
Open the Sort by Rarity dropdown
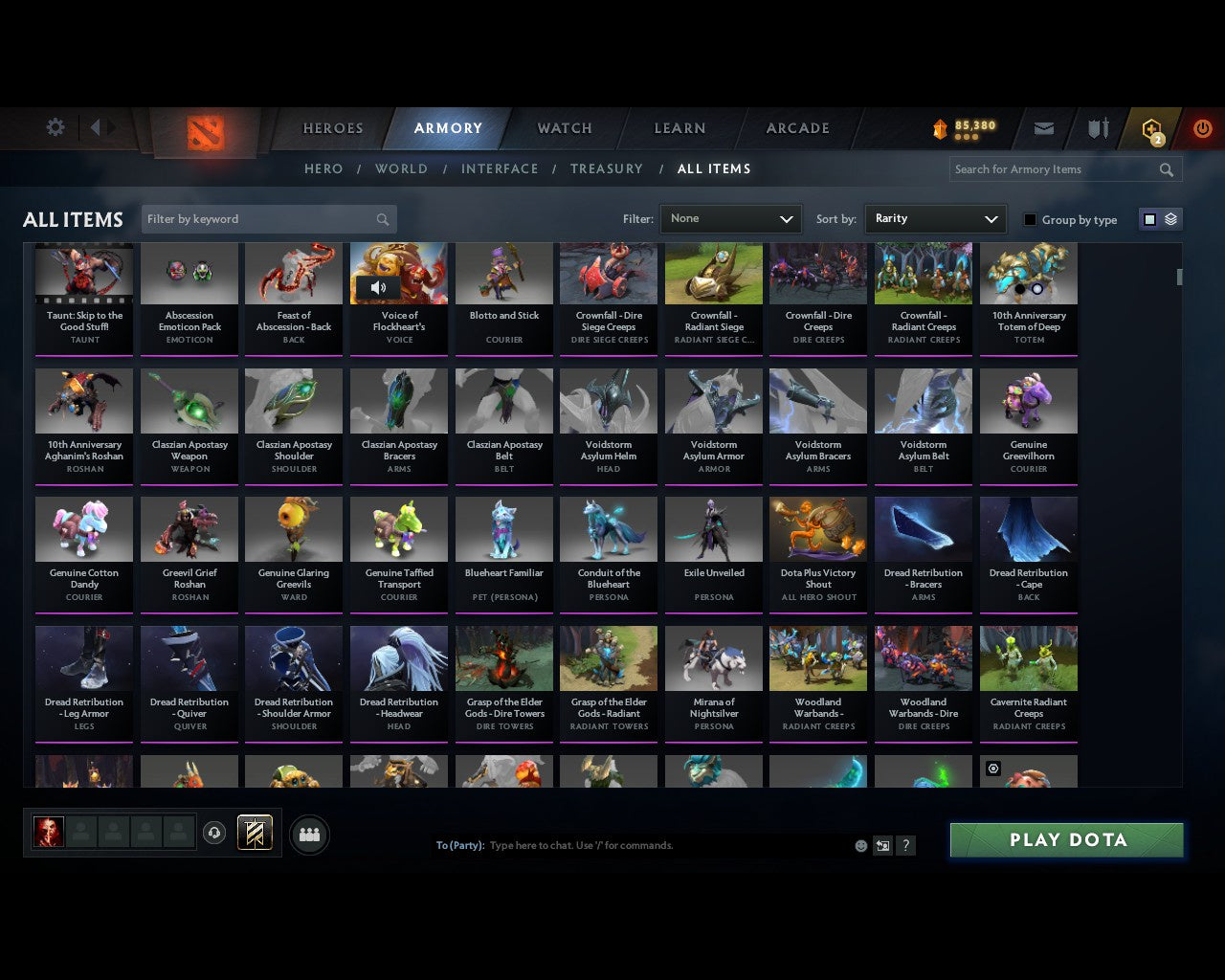[x=935, y=218]
